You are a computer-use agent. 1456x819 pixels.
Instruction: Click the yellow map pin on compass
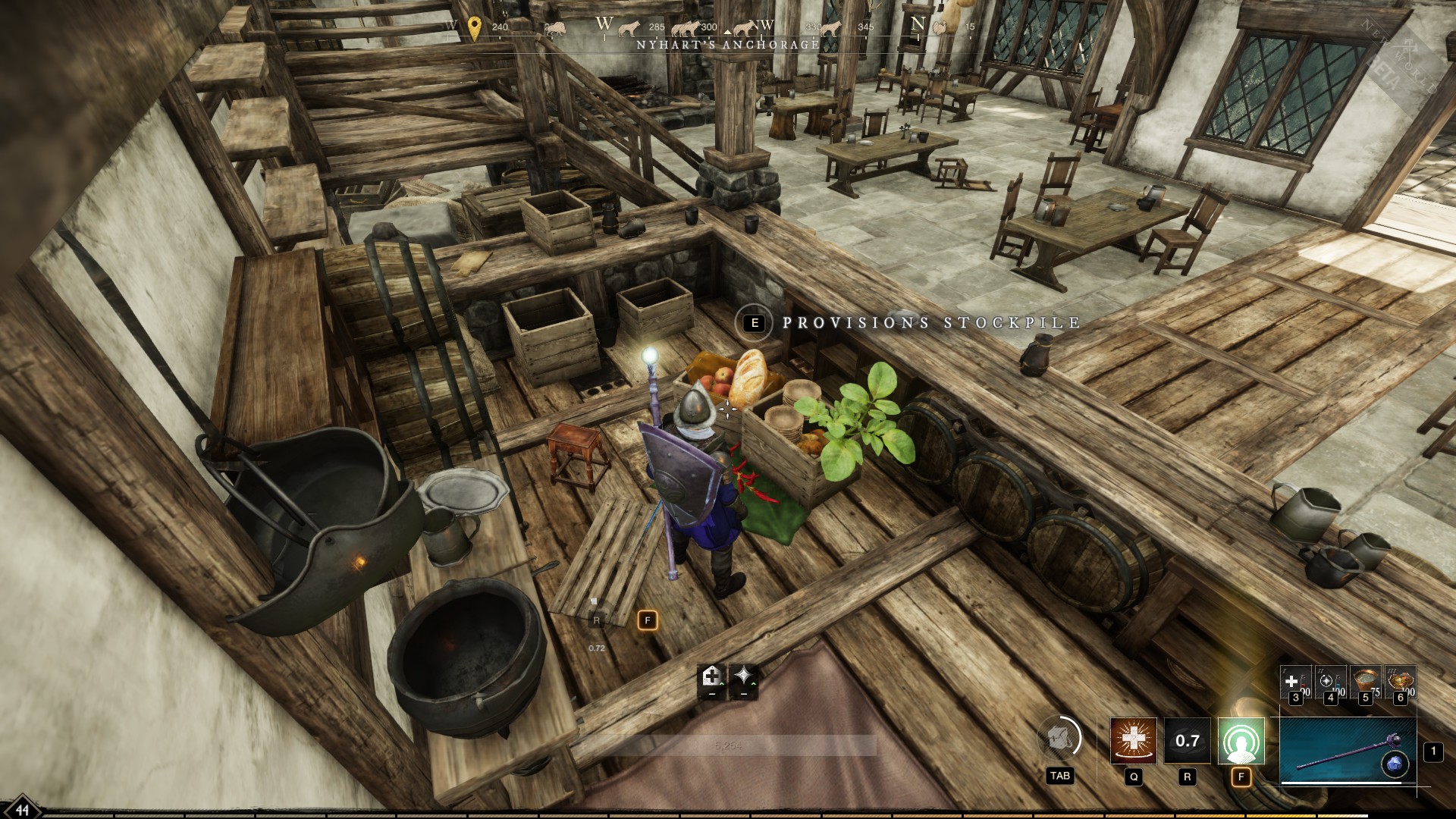tap(475, 28)
